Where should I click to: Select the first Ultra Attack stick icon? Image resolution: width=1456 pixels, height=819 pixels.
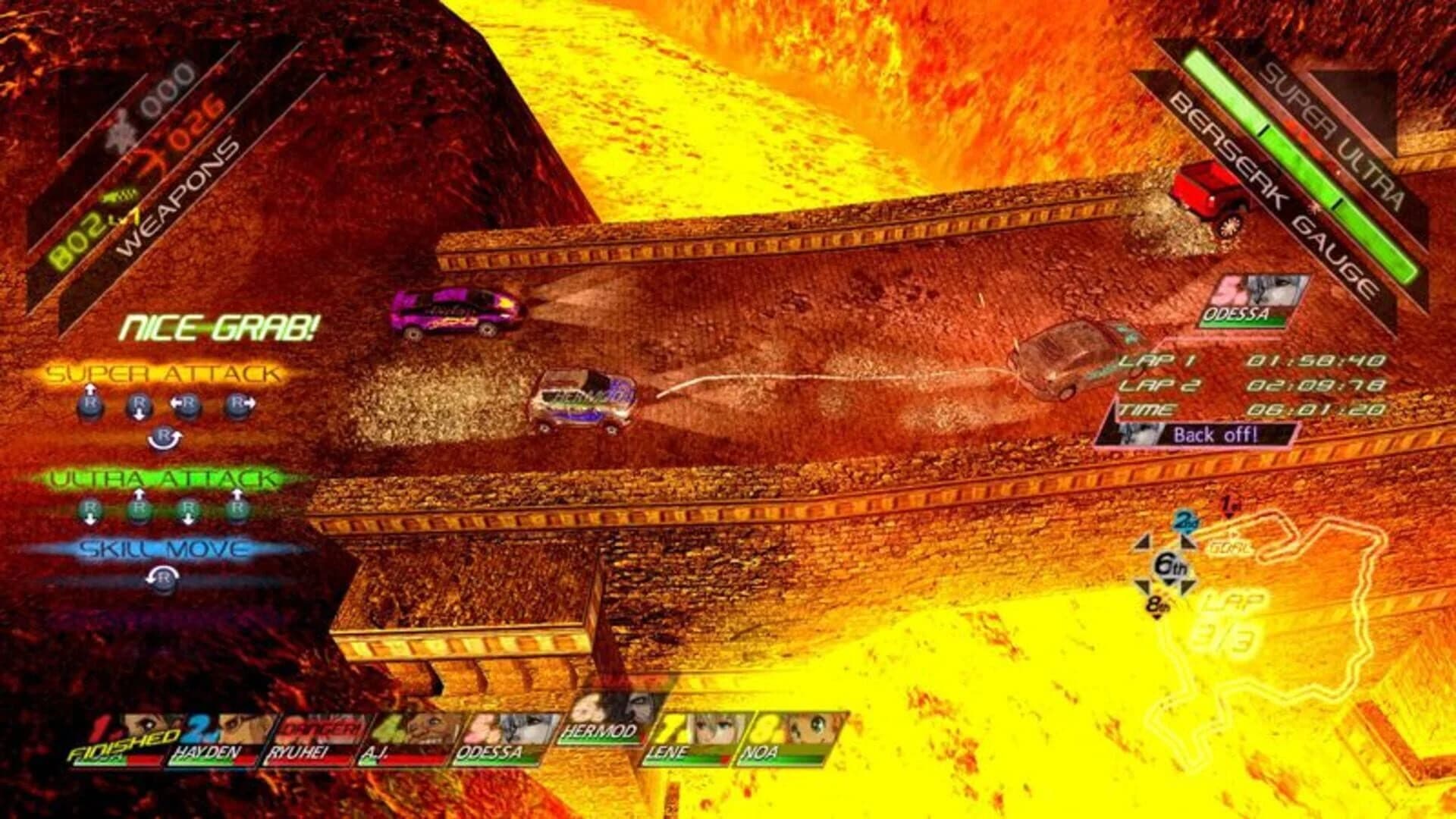click(89, 509)
